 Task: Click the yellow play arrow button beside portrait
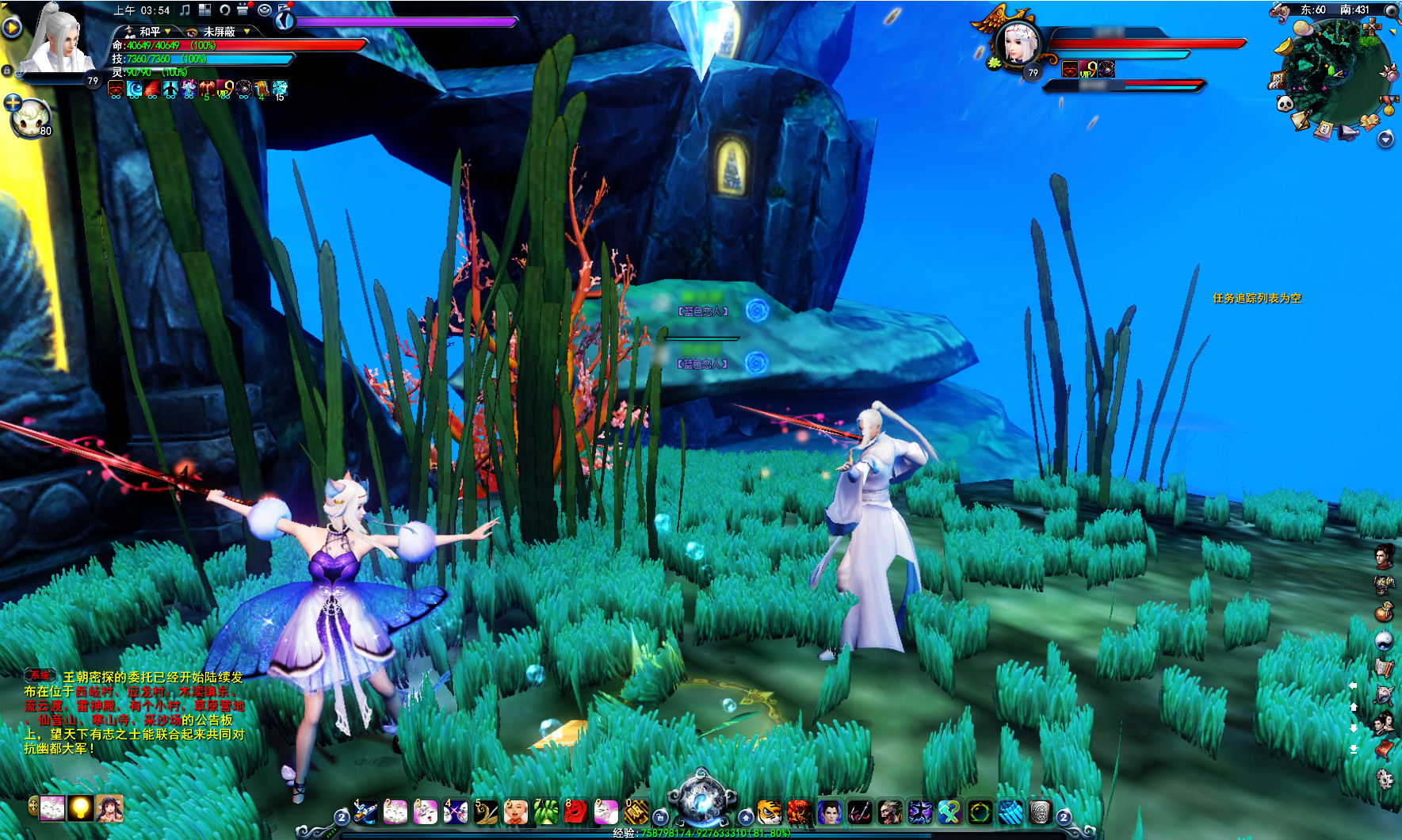[11, 28]
